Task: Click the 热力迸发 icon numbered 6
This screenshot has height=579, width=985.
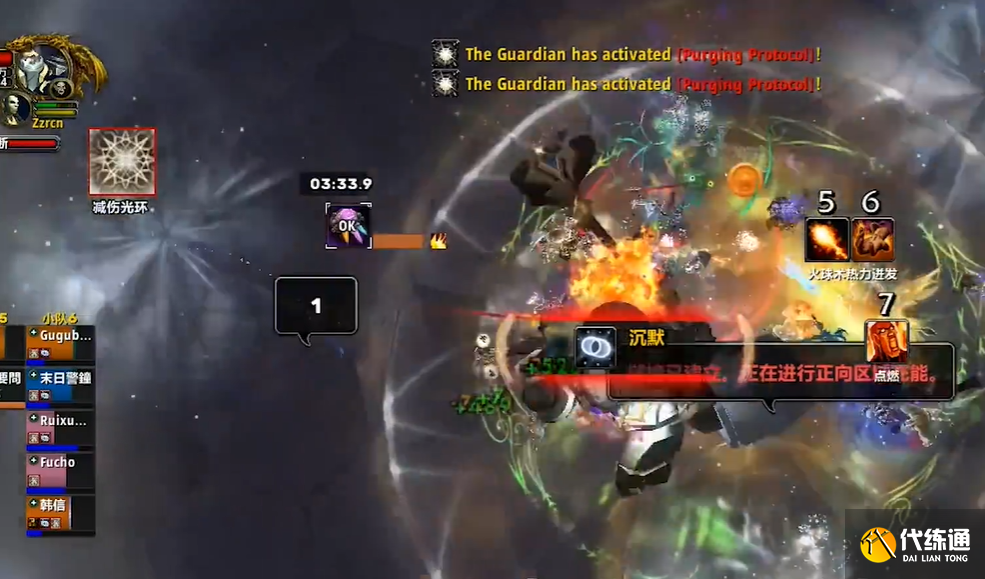Action: tap(872, 240)
